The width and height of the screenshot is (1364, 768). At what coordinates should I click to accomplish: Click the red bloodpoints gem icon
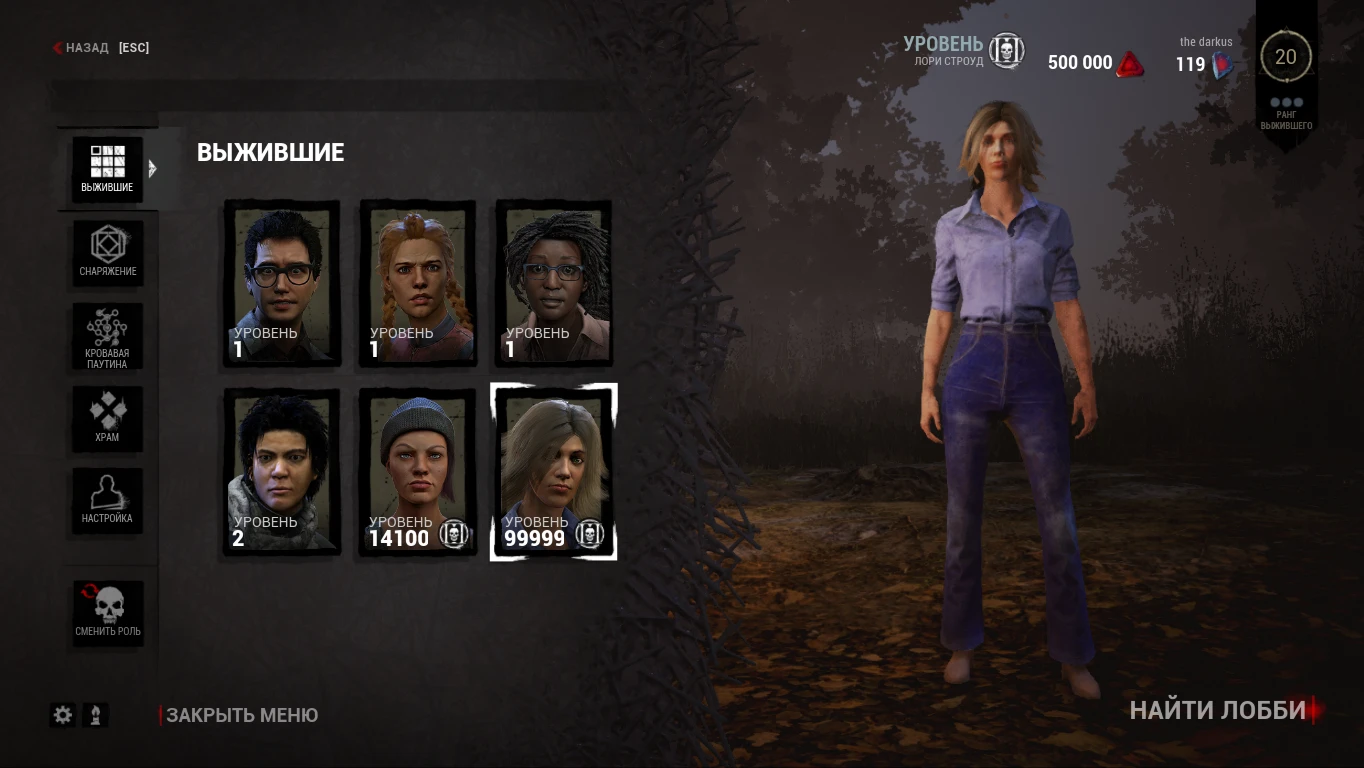[x=1131, y=62]
